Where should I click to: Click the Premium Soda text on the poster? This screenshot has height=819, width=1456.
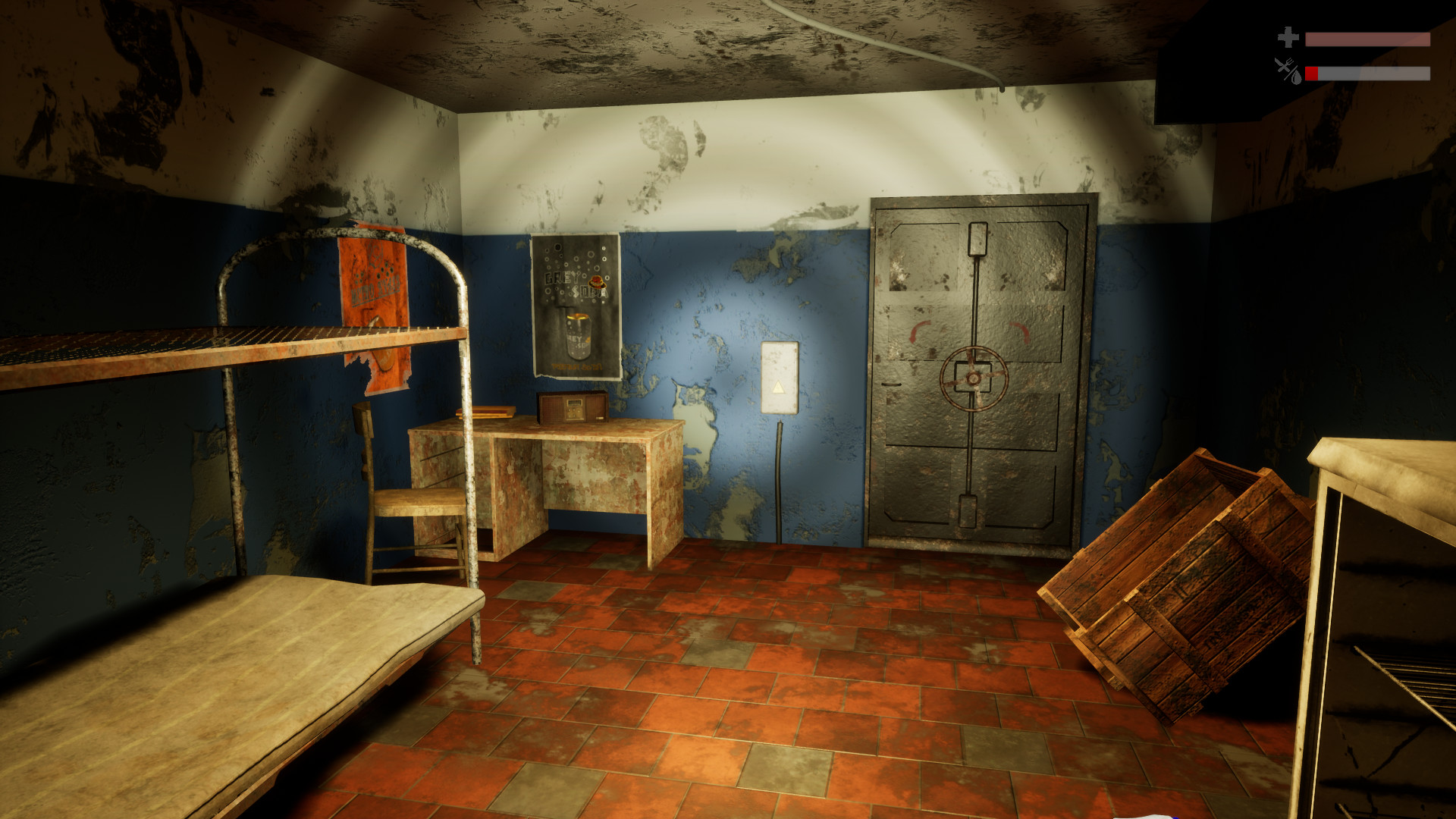[576, 366]
